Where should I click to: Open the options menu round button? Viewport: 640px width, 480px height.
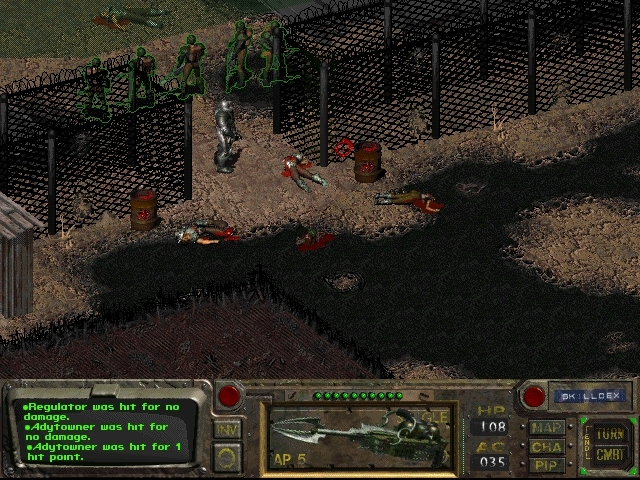pyautogui.click(x=228, y=457)
